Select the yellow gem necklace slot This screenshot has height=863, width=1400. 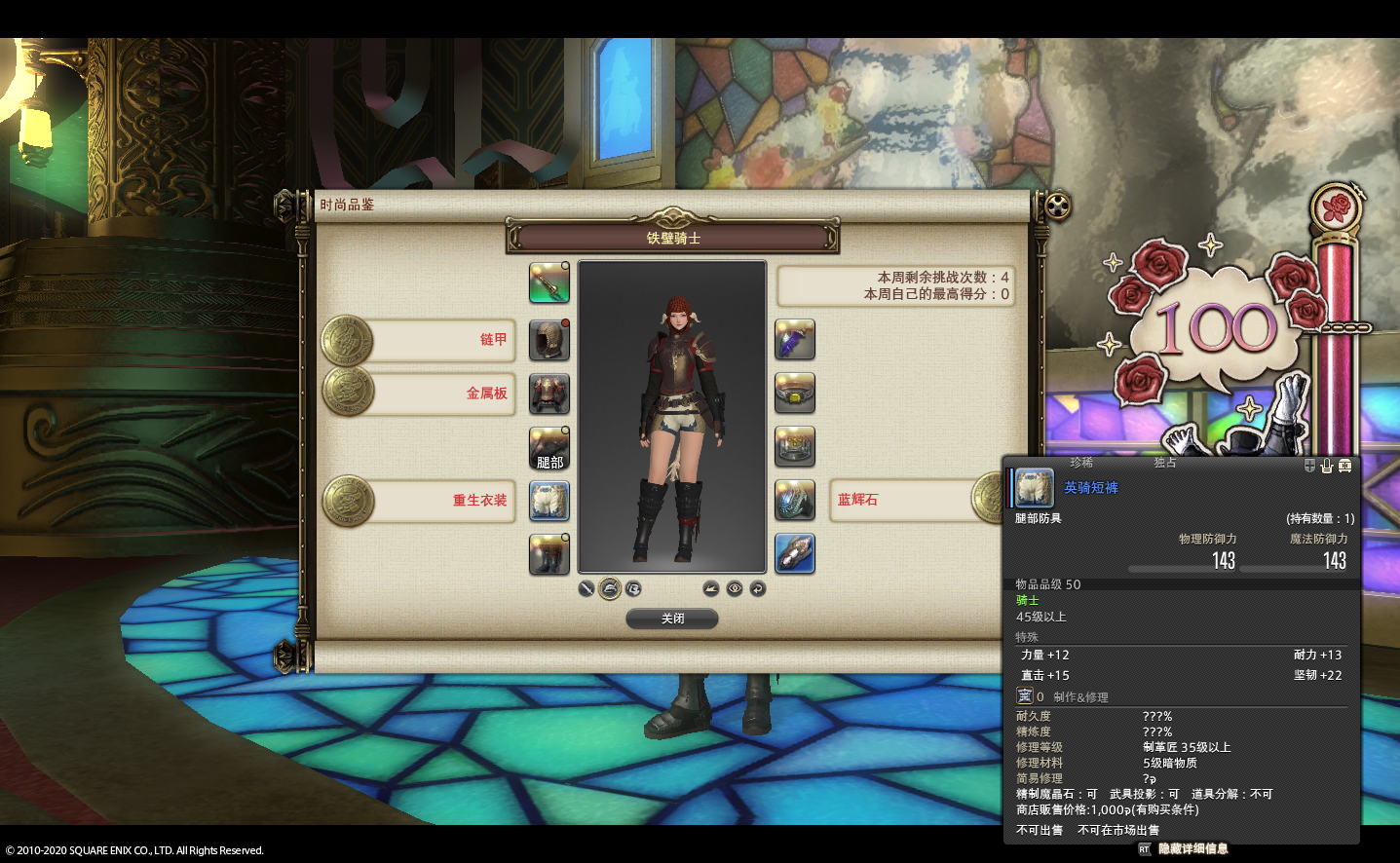tap(795, 394)
